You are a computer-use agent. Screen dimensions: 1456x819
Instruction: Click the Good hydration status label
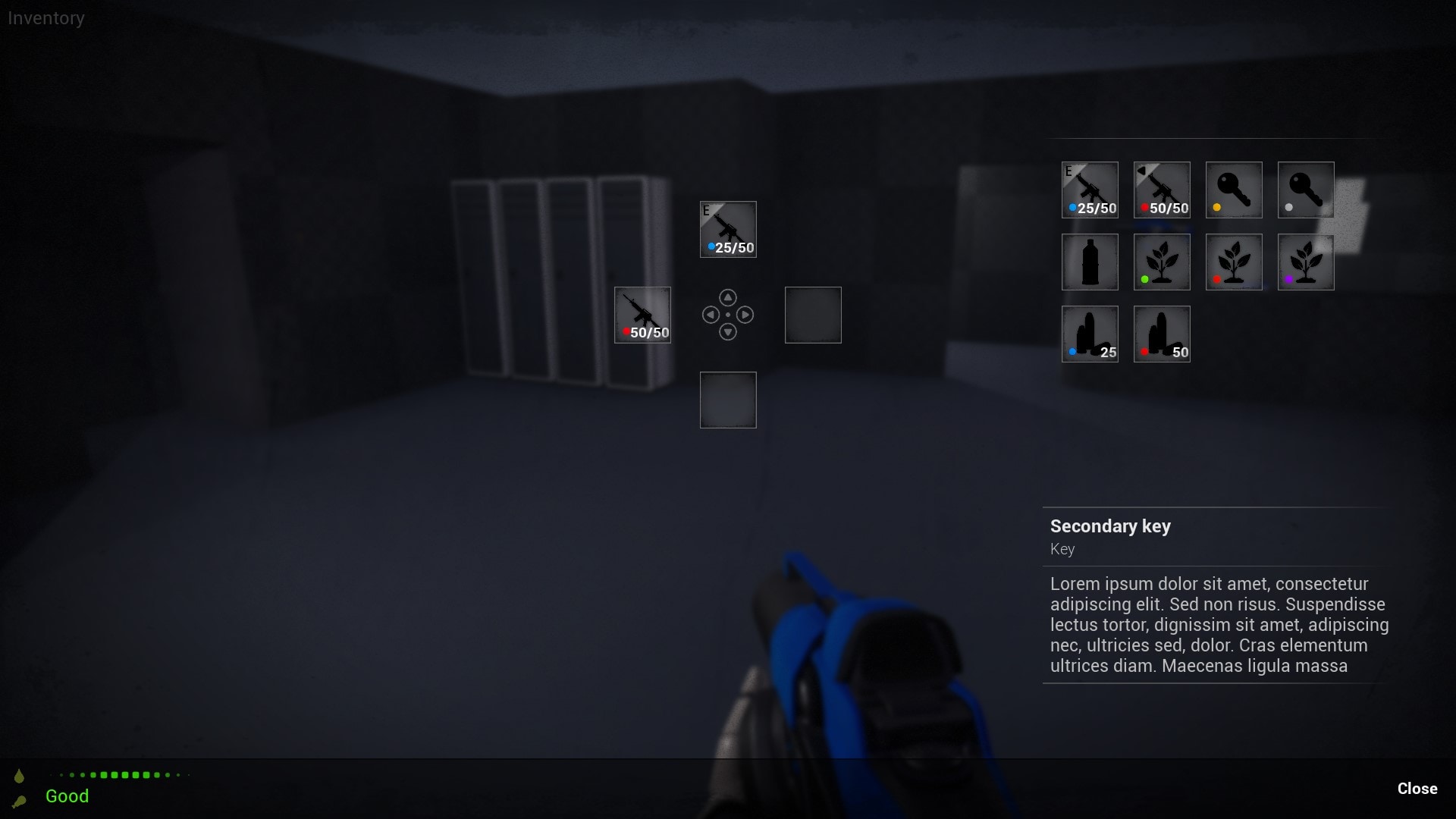[67, 796]
